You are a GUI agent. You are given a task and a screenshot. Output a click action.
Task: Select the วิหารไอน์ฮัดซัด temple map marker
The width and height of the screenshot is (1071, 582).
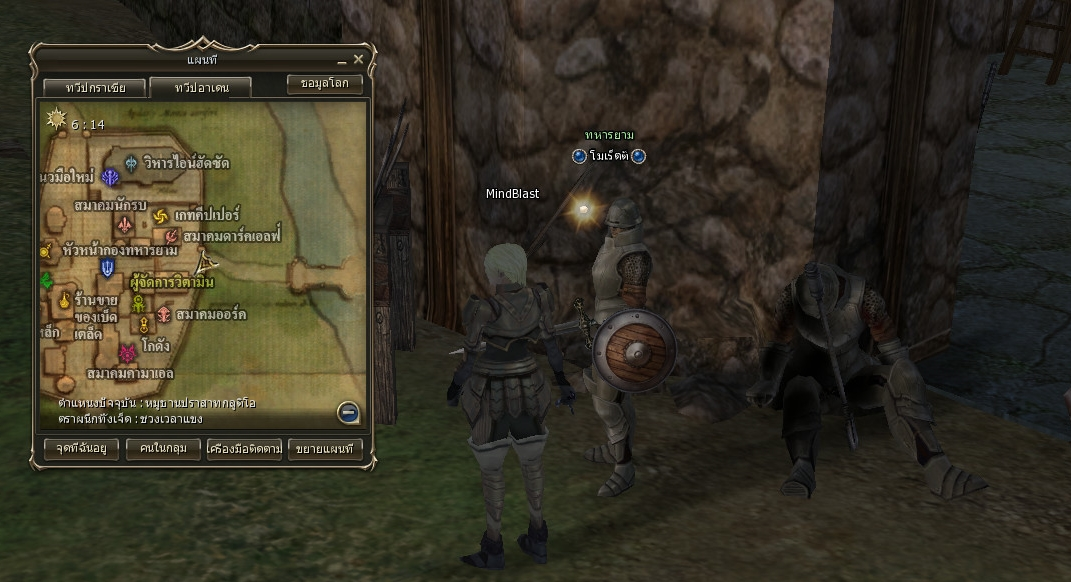pyautogui.click(x=131, y=164)
